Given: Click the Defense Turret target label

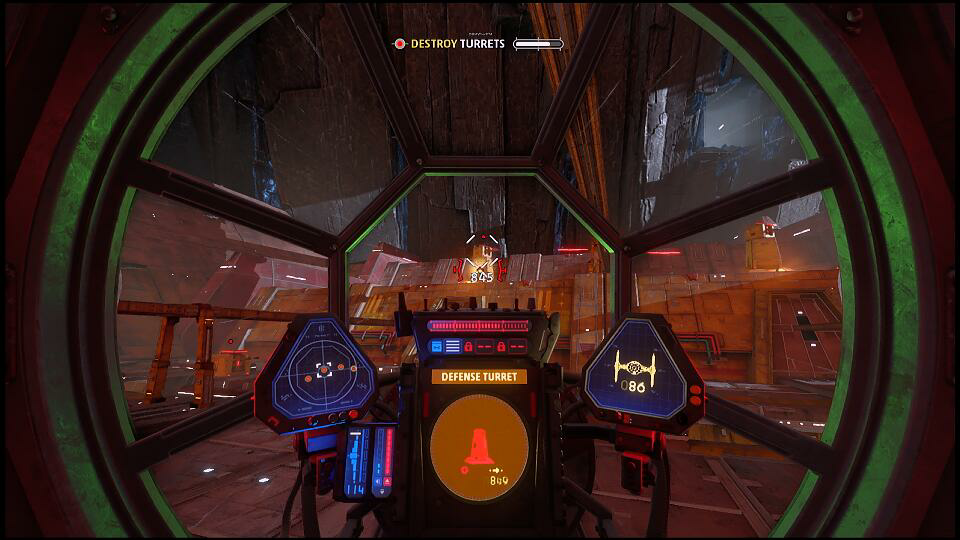Looking at the screenshot, I should tap(479, 377).
